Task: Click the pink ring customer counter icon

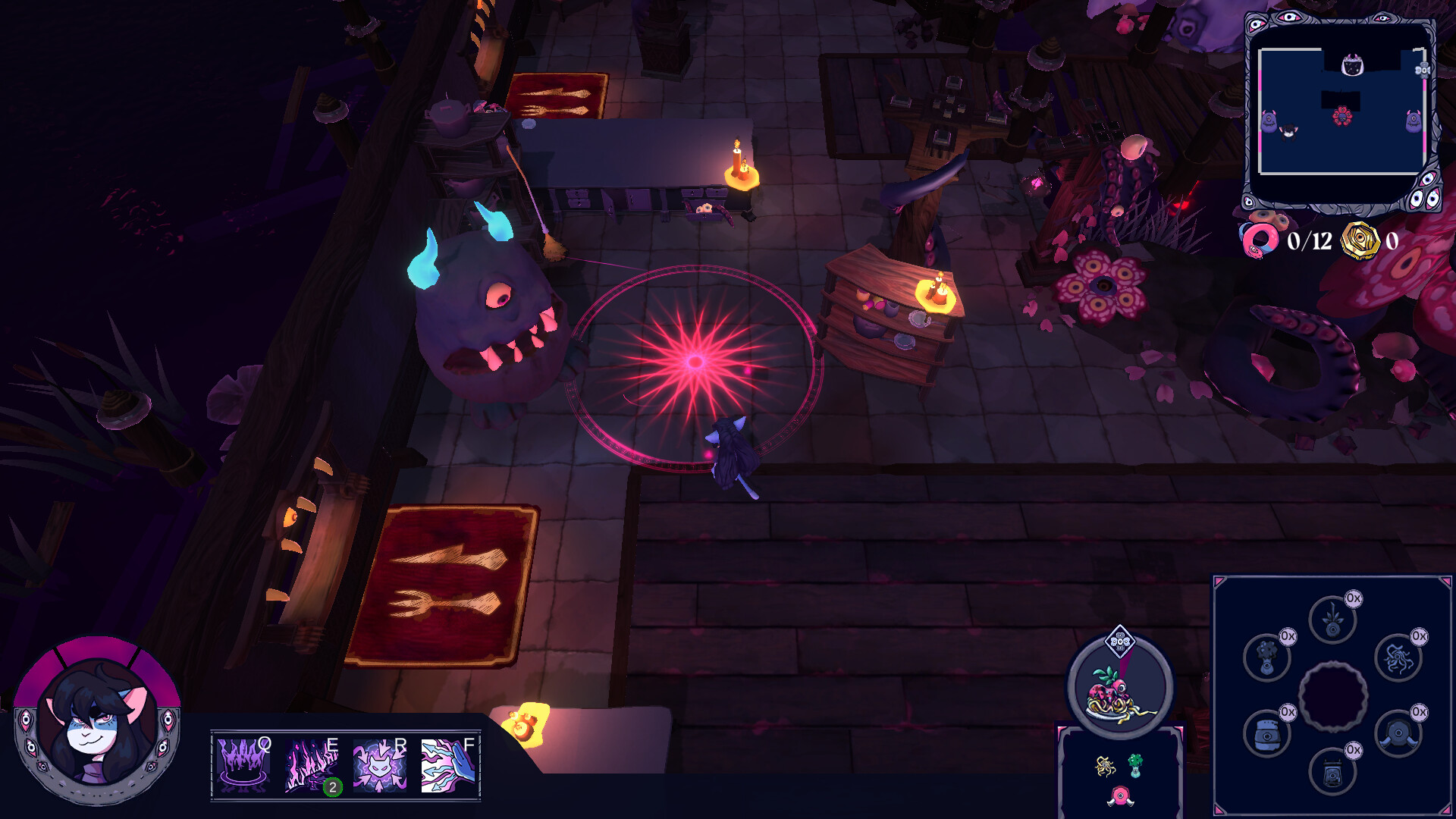Action: tap(1260, 241)
